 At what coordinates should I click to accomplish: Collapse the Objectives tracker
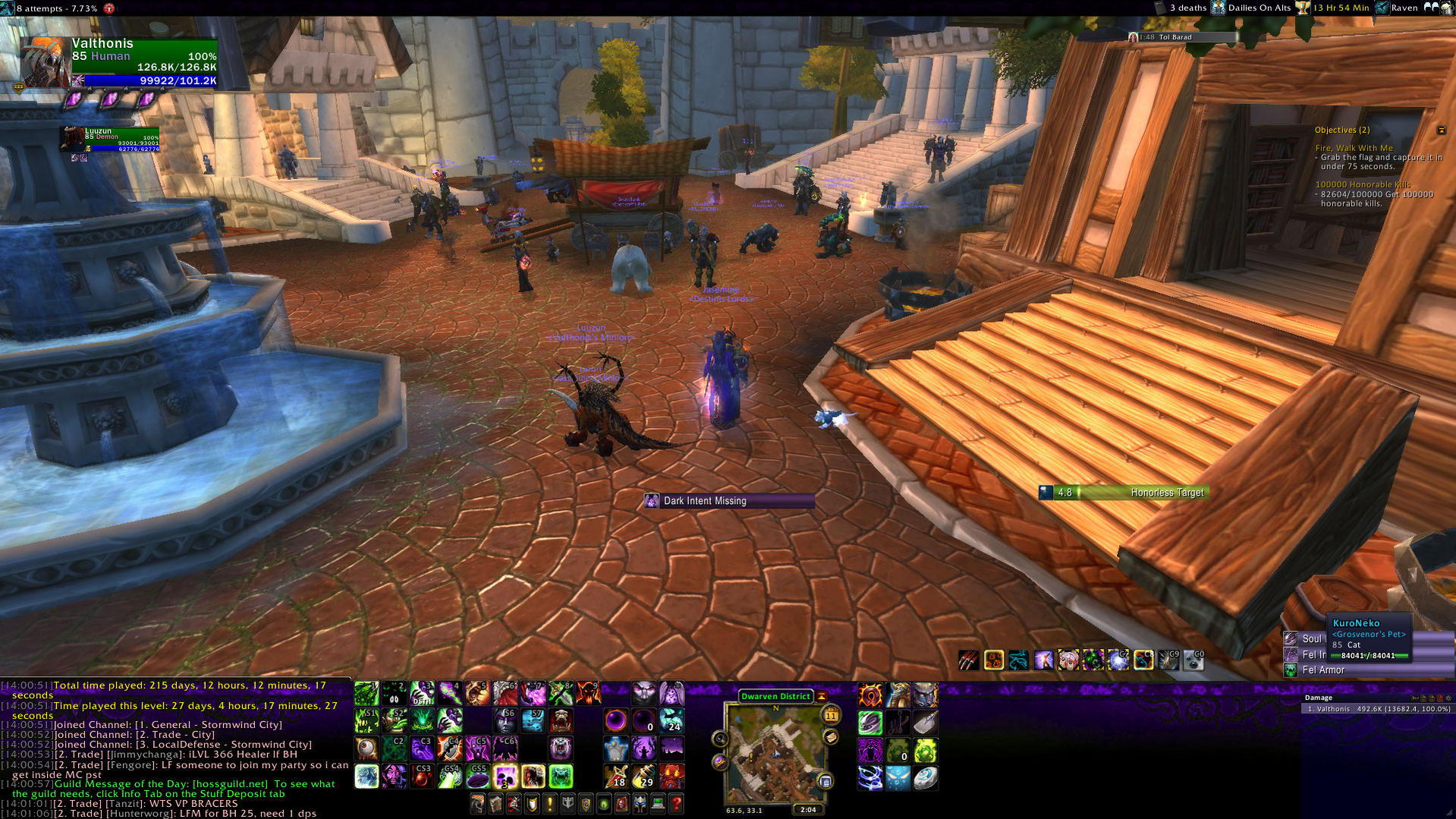click(x=1441, y=131)
